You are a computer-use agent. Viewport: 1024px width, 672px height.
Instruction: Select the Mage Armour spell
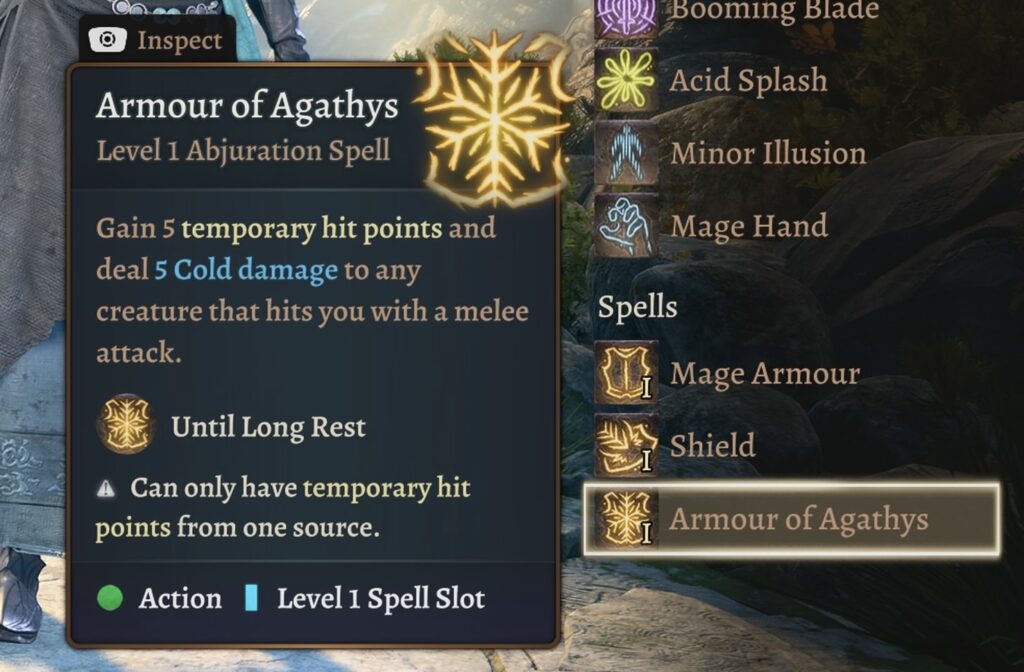coord(763,374)
